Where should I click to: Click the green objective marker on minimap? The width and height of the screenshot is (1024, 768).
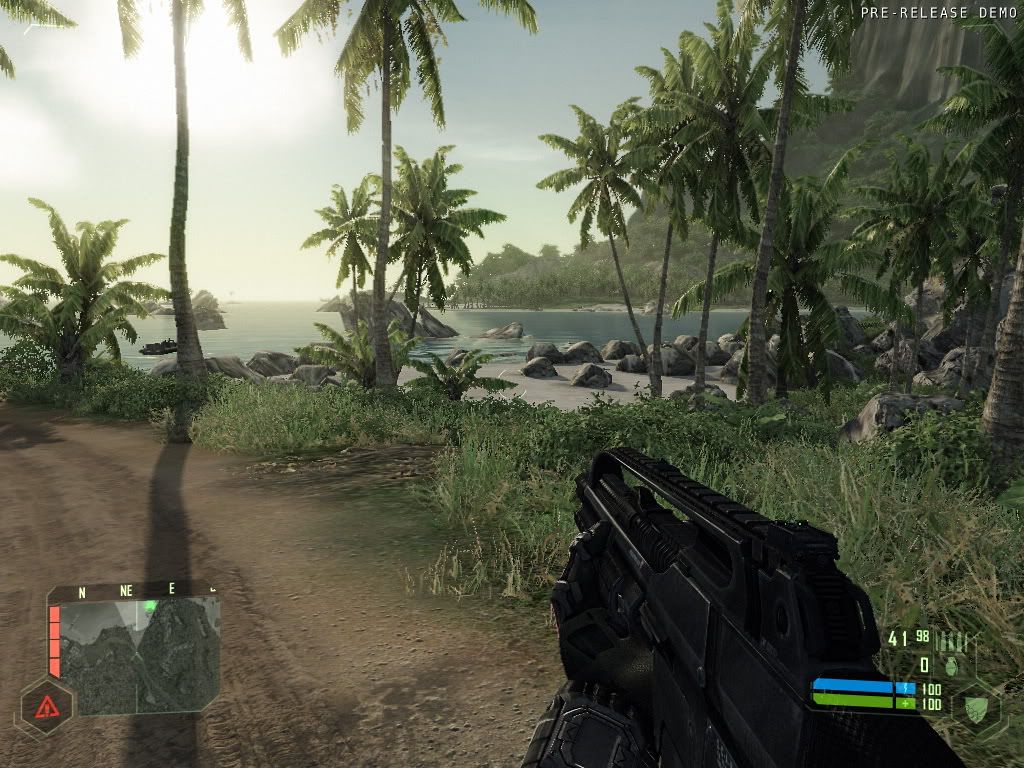click(150, 606)
